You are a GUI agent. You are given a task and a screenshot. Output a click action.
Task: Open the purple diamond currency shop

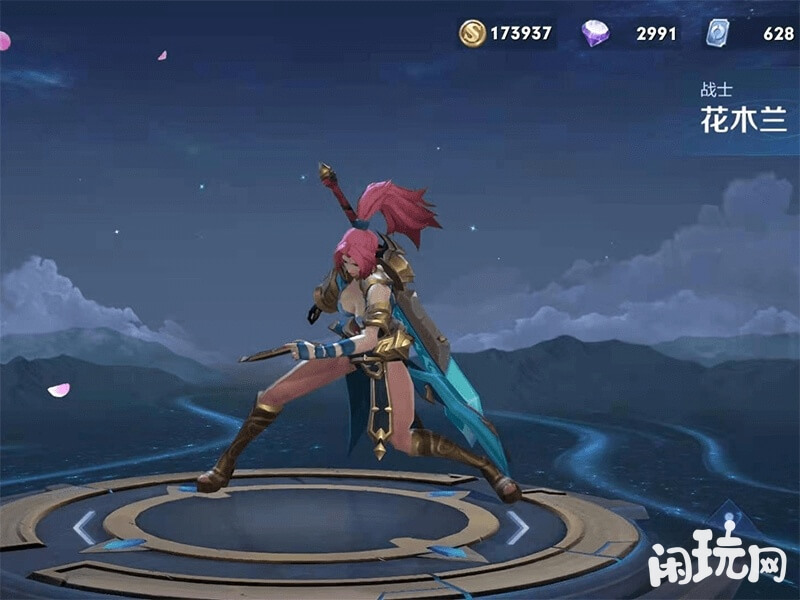[x=595, y=34]
